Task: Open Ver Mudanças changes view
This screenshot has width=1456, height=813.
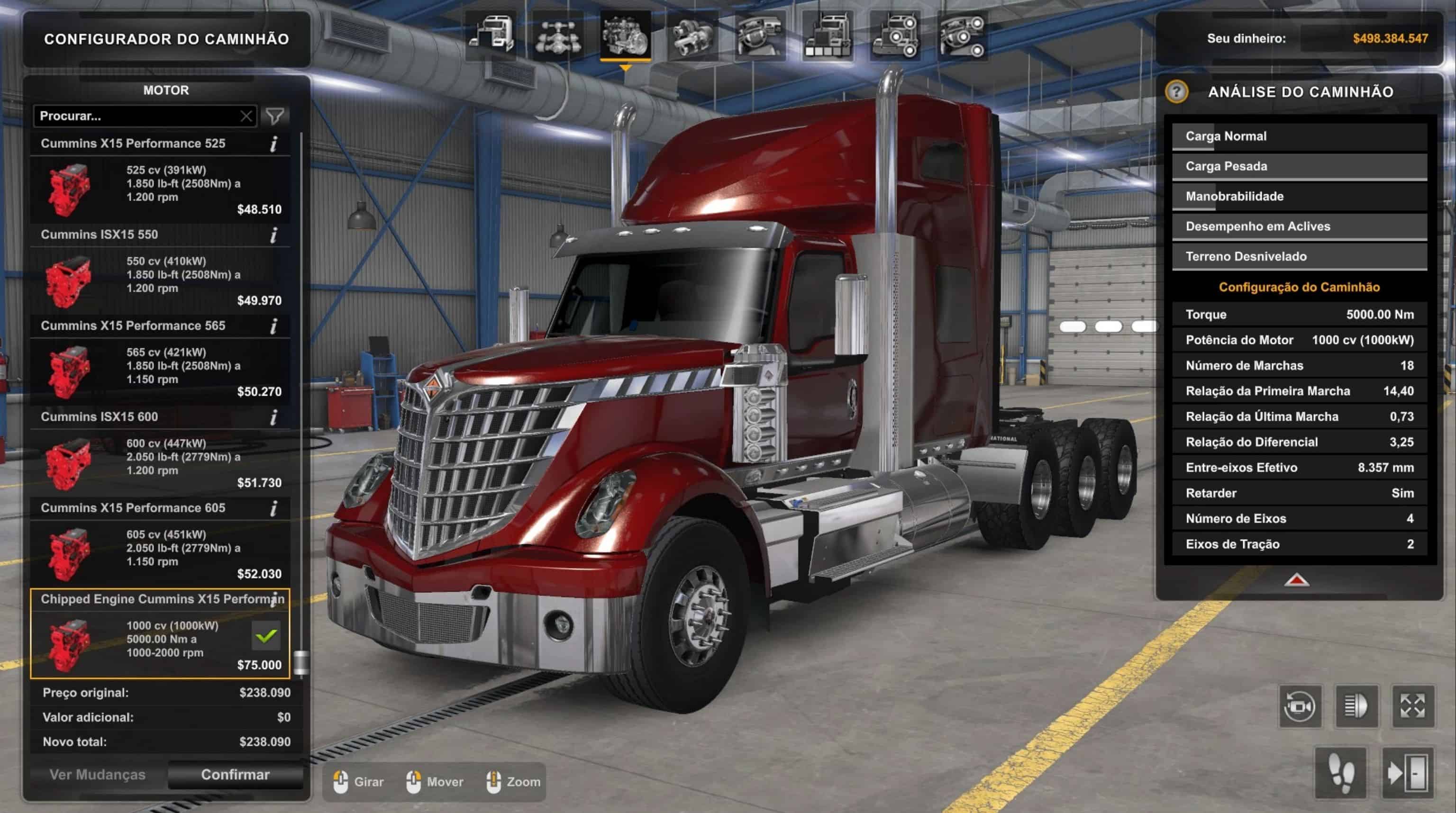Action: coord(97,775)
